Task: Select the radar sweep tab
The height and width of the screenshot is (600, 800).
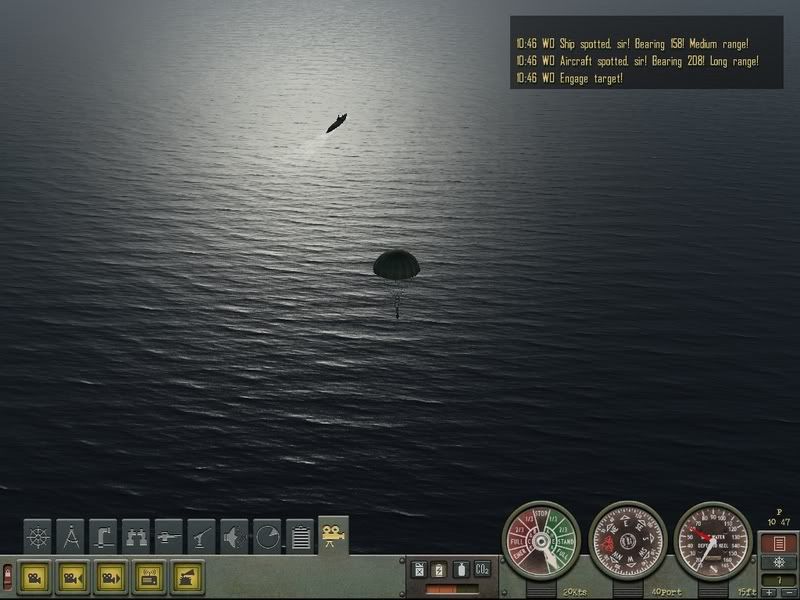Action: click(x=267, y=536)
